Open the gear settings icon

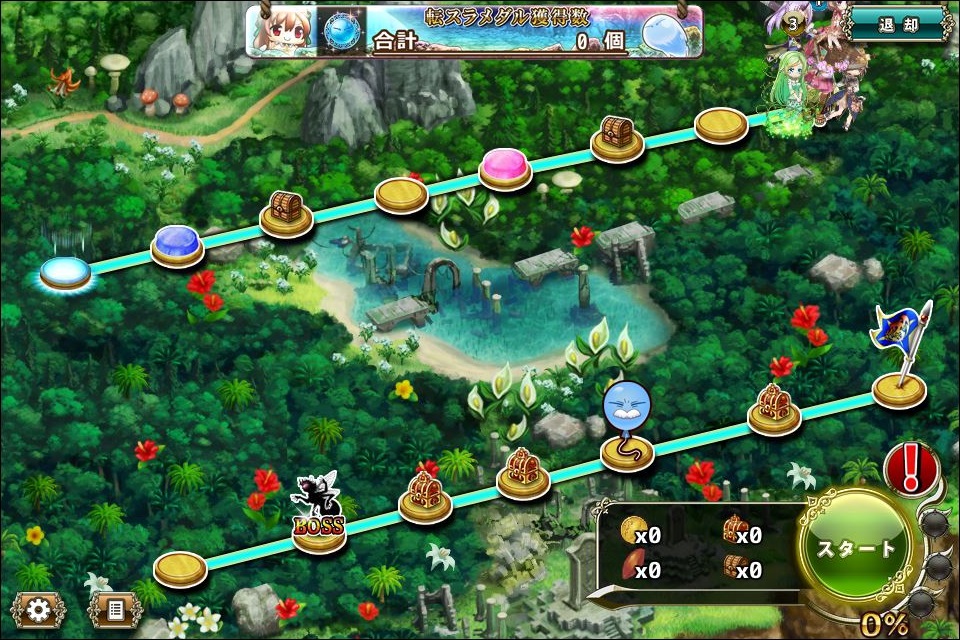coord(38,609)
